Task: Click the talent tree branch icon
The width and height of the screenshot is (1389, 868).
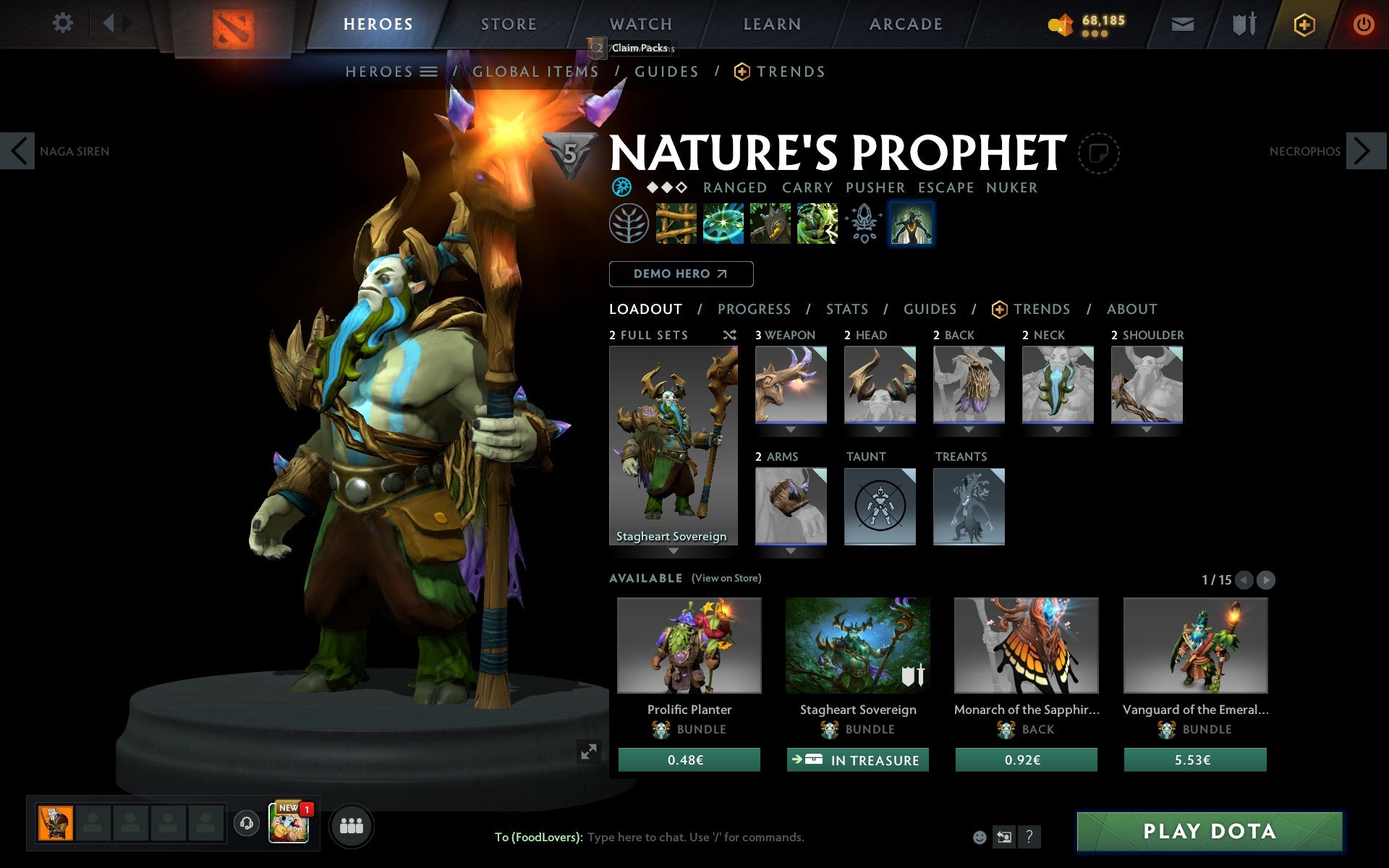Action: (628, 224)
